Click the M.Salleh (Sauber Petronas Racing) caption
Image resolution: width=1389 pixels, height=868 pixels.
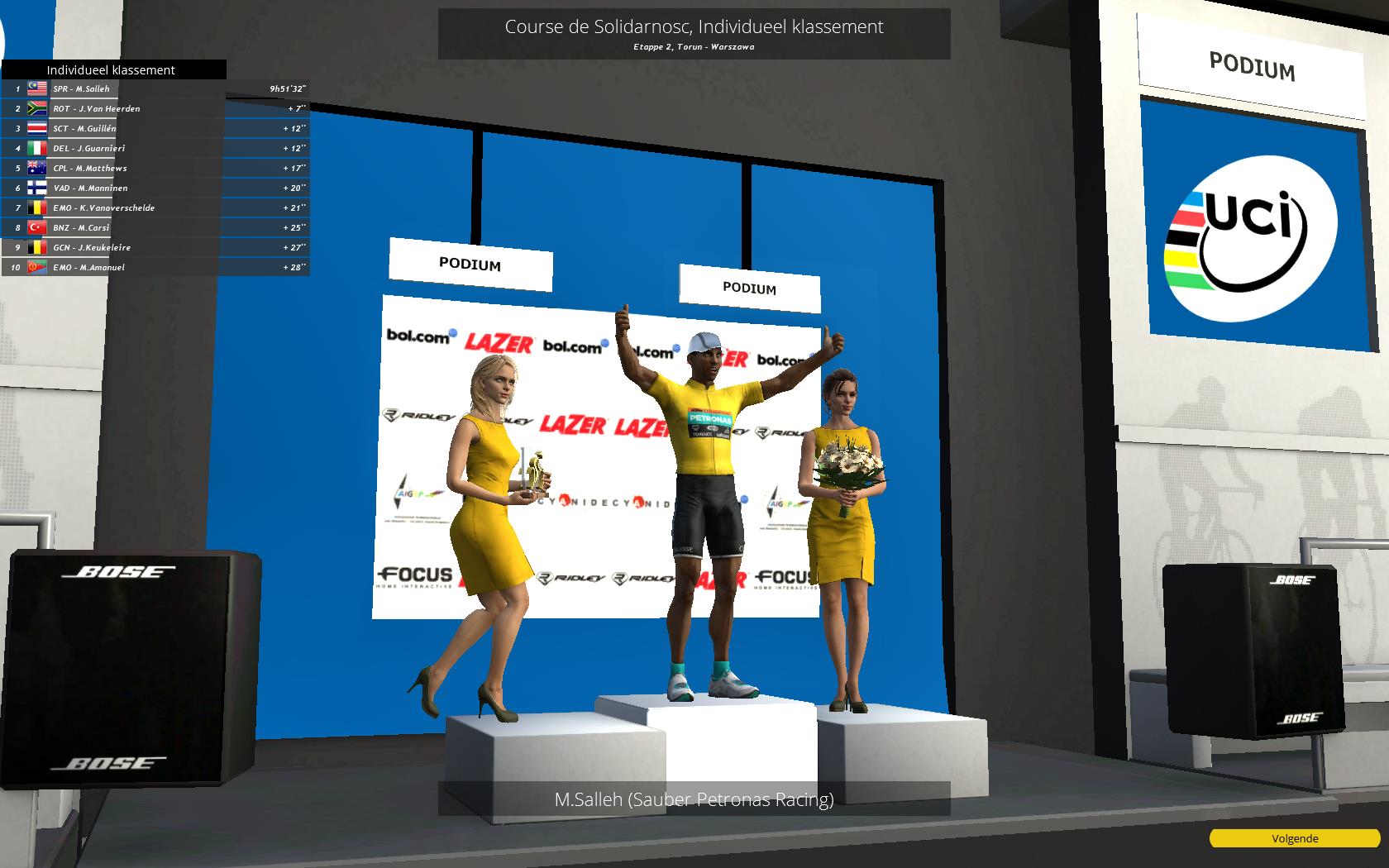(694, 799)
